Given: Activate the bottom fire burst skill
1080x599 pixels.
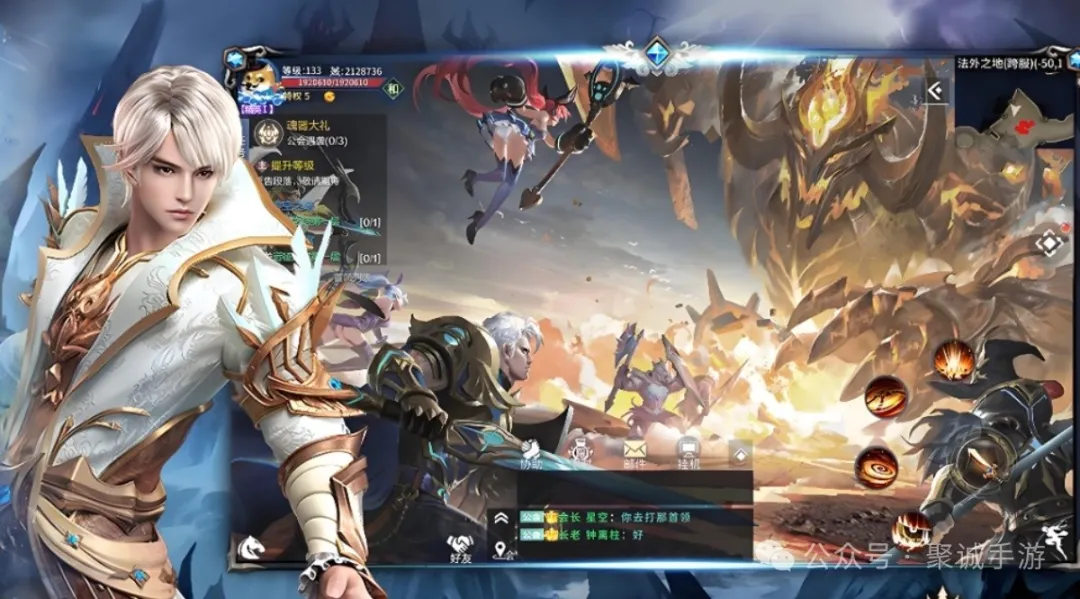Looking at the screenshot, I should [x=912, y=529].
